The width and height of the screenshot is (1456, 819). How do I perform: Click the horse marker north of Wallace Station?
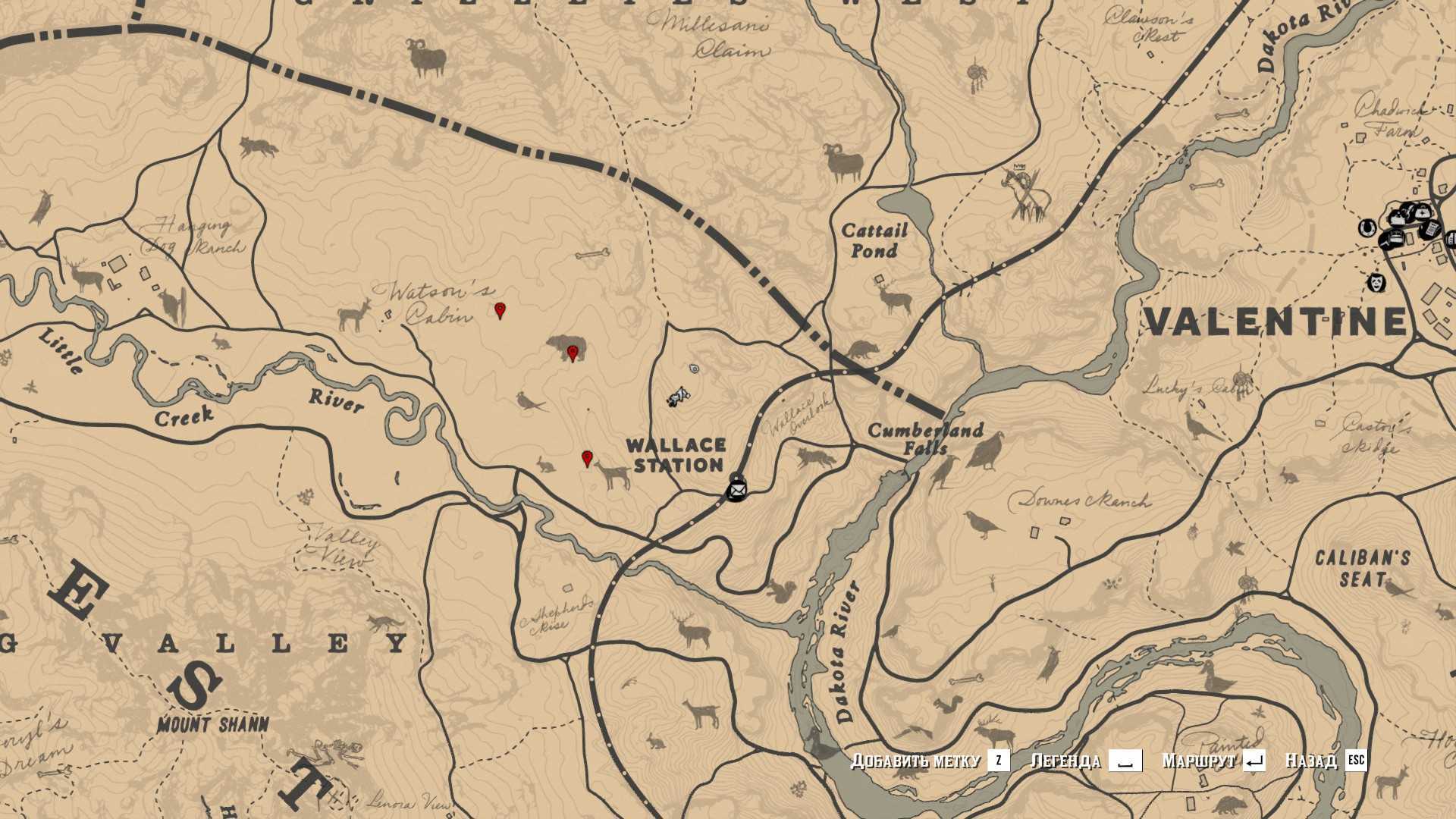679,396
